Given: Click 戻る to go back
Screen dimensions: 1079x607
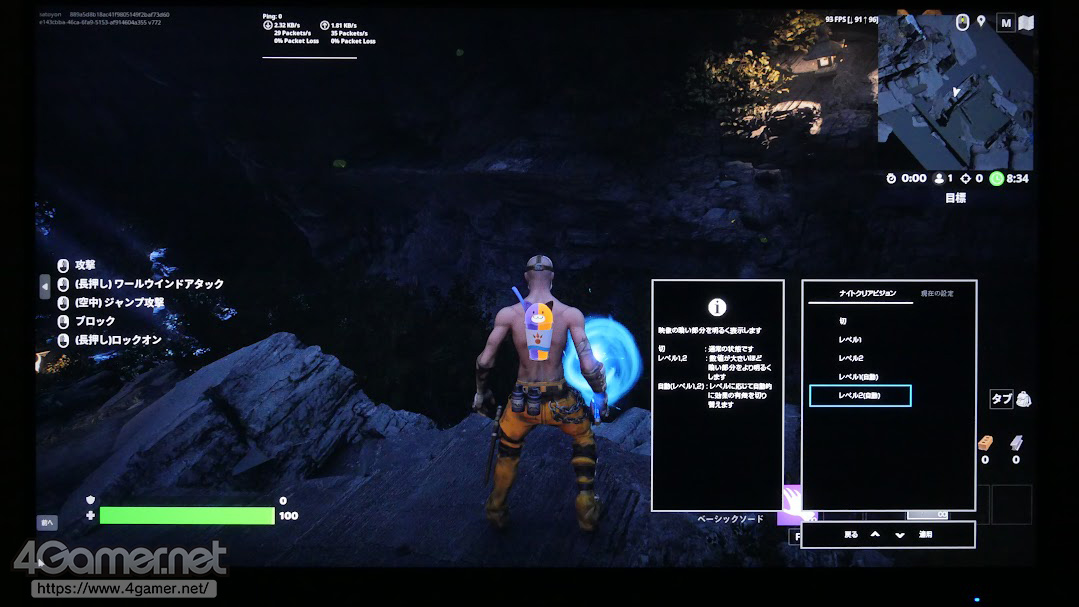Looking at the screenshot, I should pyautogui.click(x=851, y=535).
